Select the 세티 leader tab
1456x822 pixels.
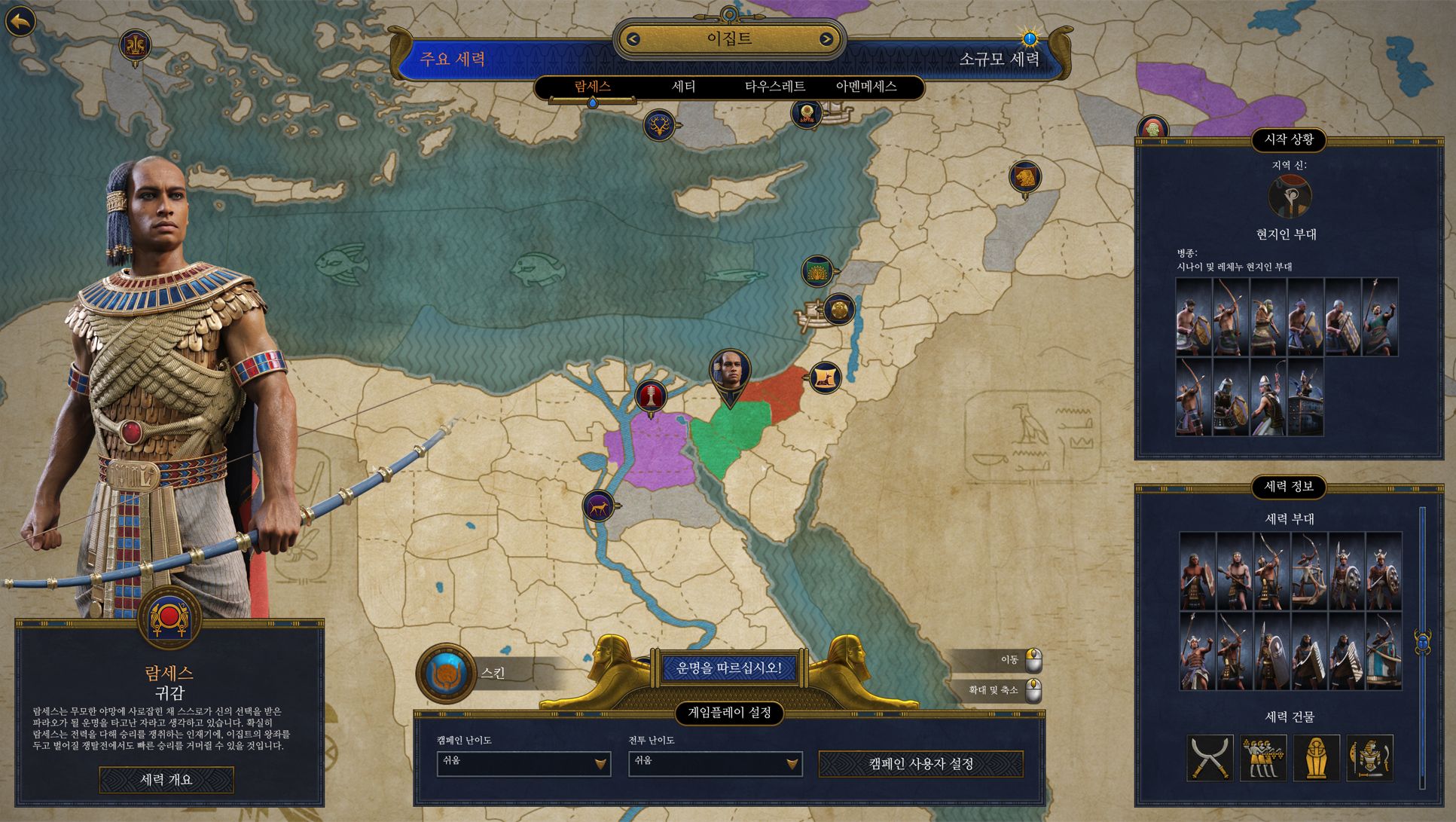[x=683, y=87]
